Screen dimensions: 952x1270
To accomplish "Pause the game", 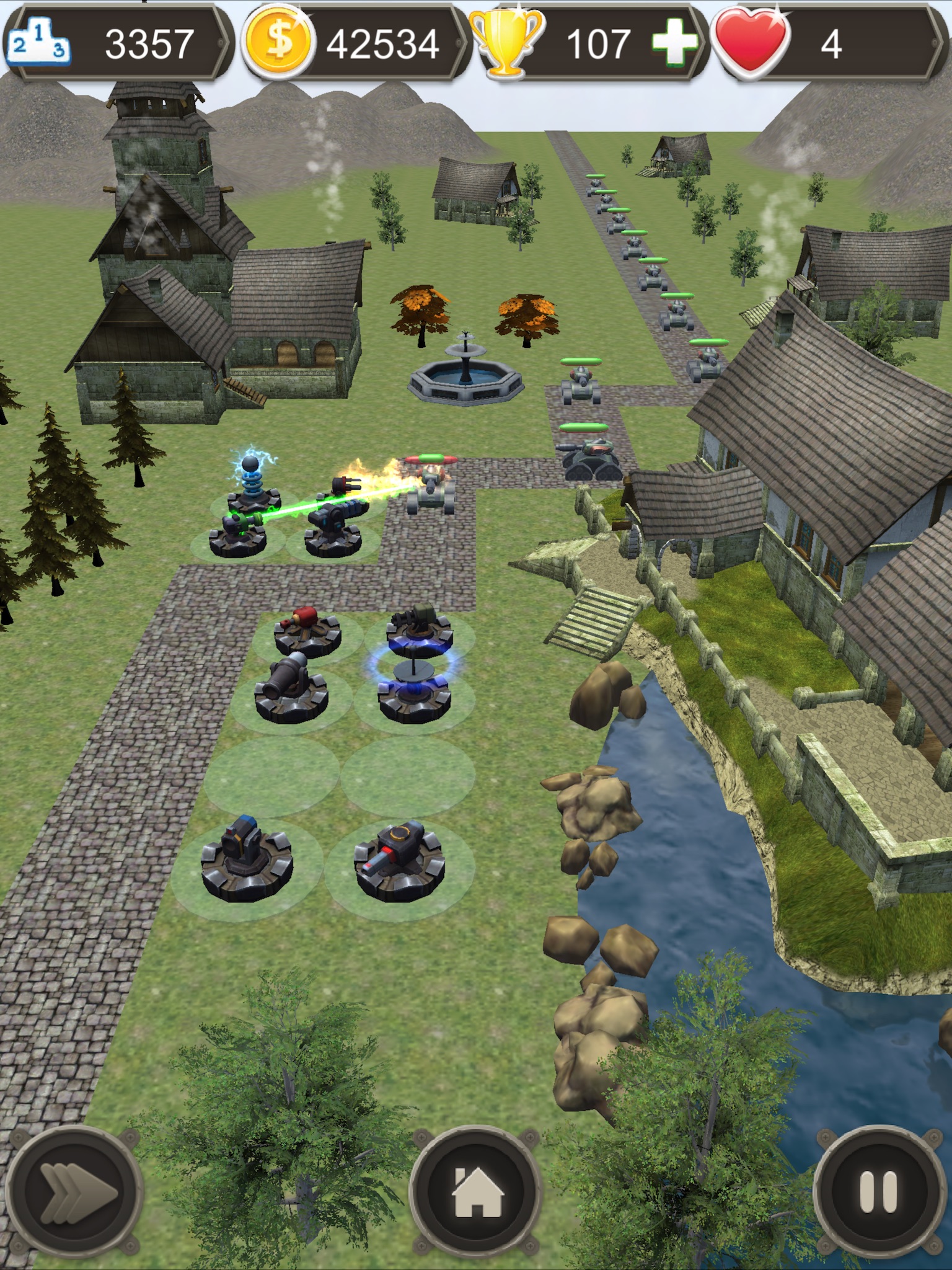I will [x=878, y=1192].
